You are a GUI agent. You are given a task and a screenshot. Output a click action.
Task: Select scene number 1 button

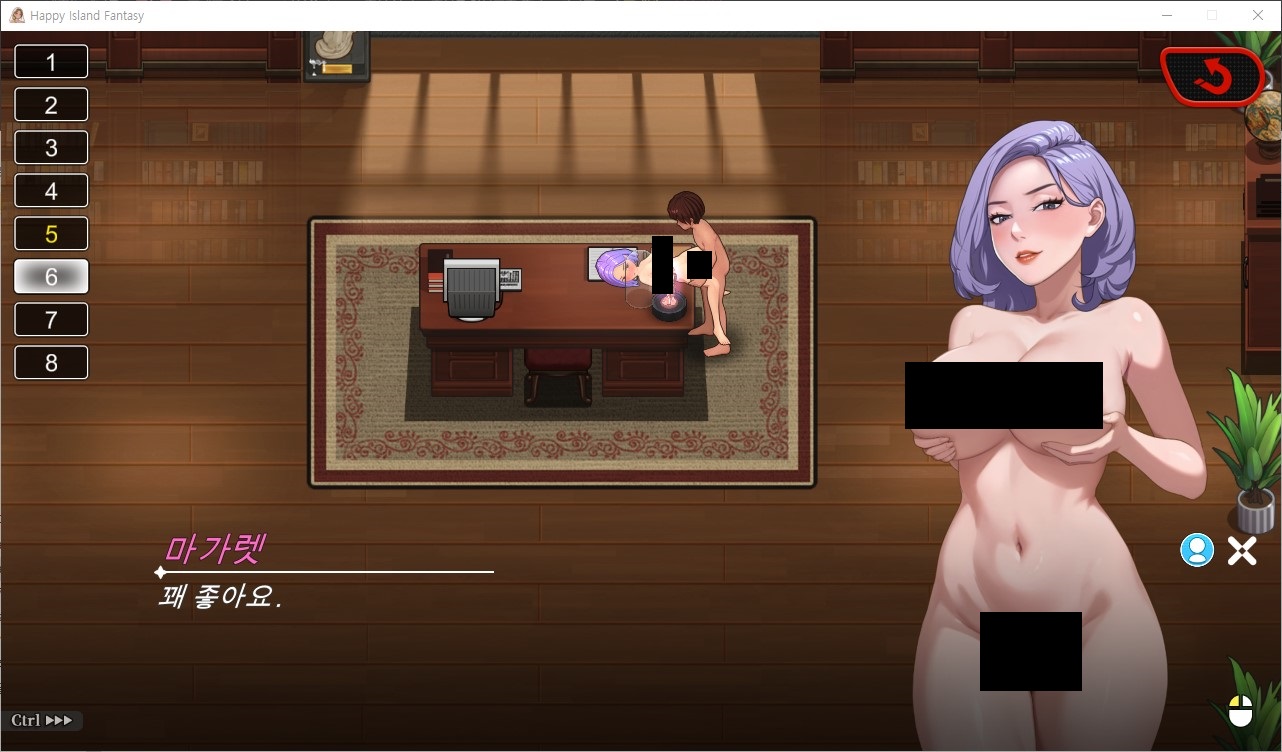51,62
